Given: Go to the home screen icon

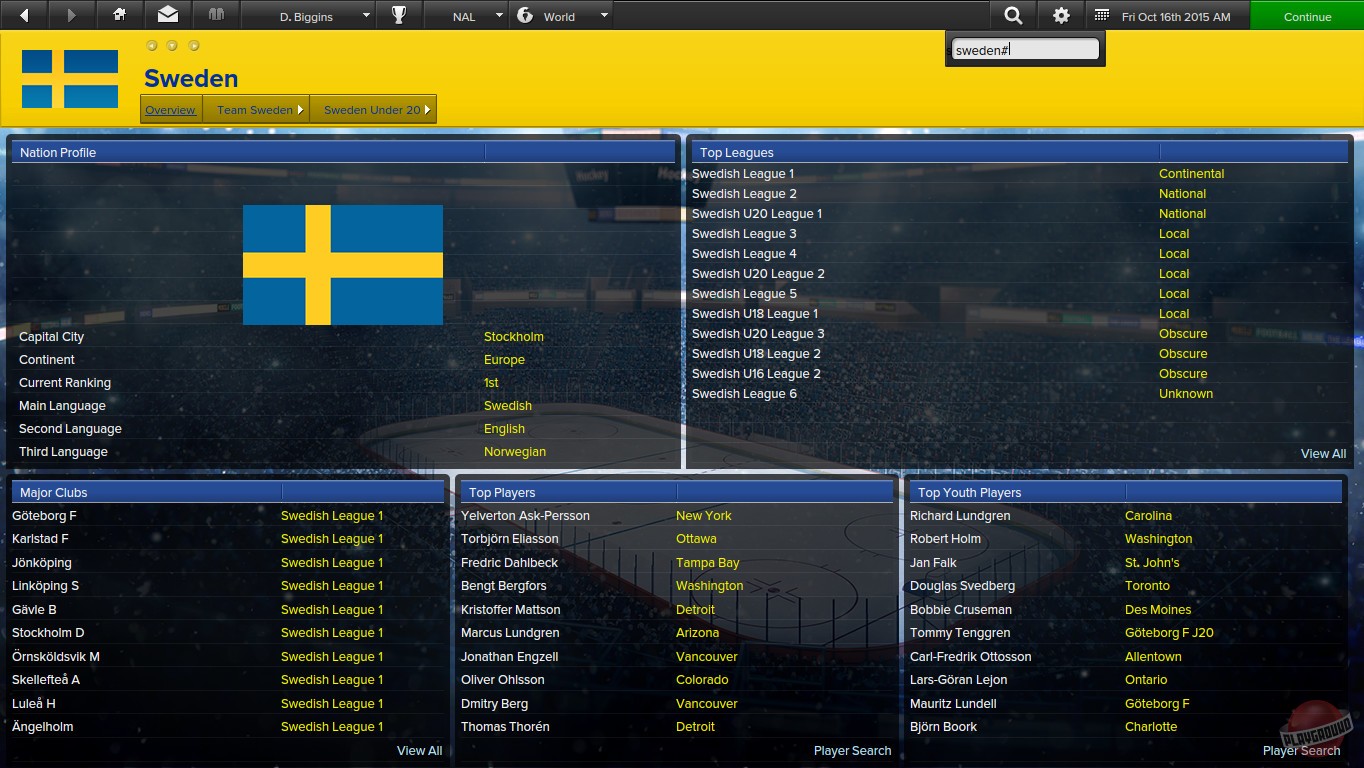Looking at the screenshot, I should pos(119,15).
